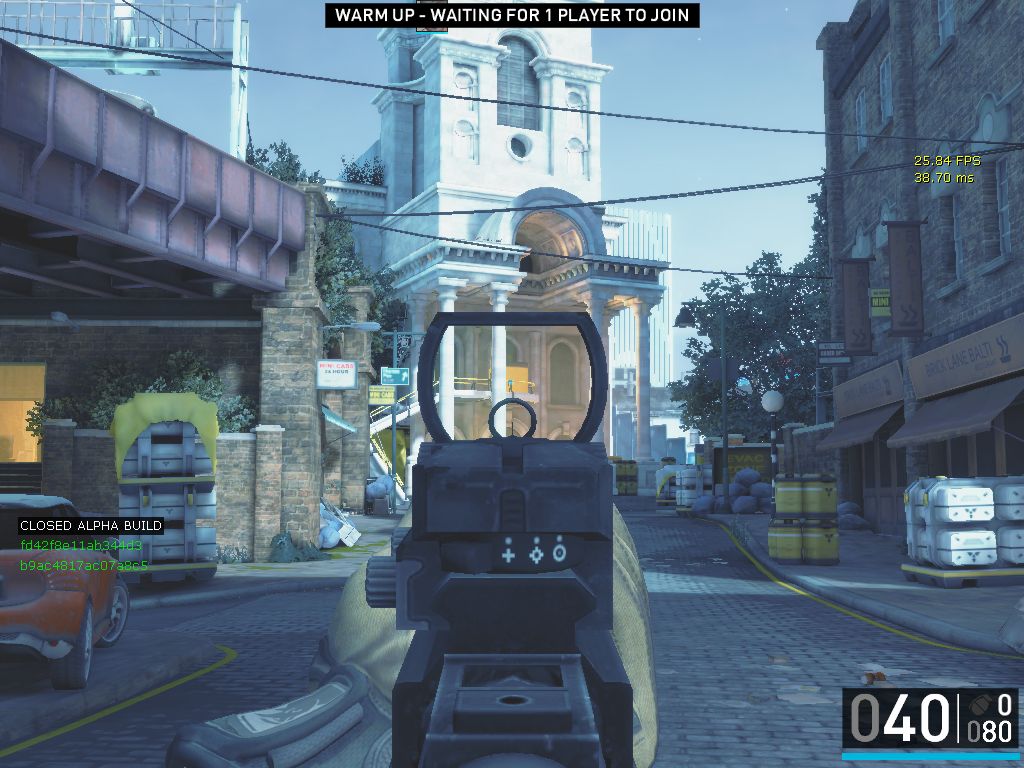This screenshot has height=768, width=1024.
Task: Click the warm up status banner
Action: point(512,15)
